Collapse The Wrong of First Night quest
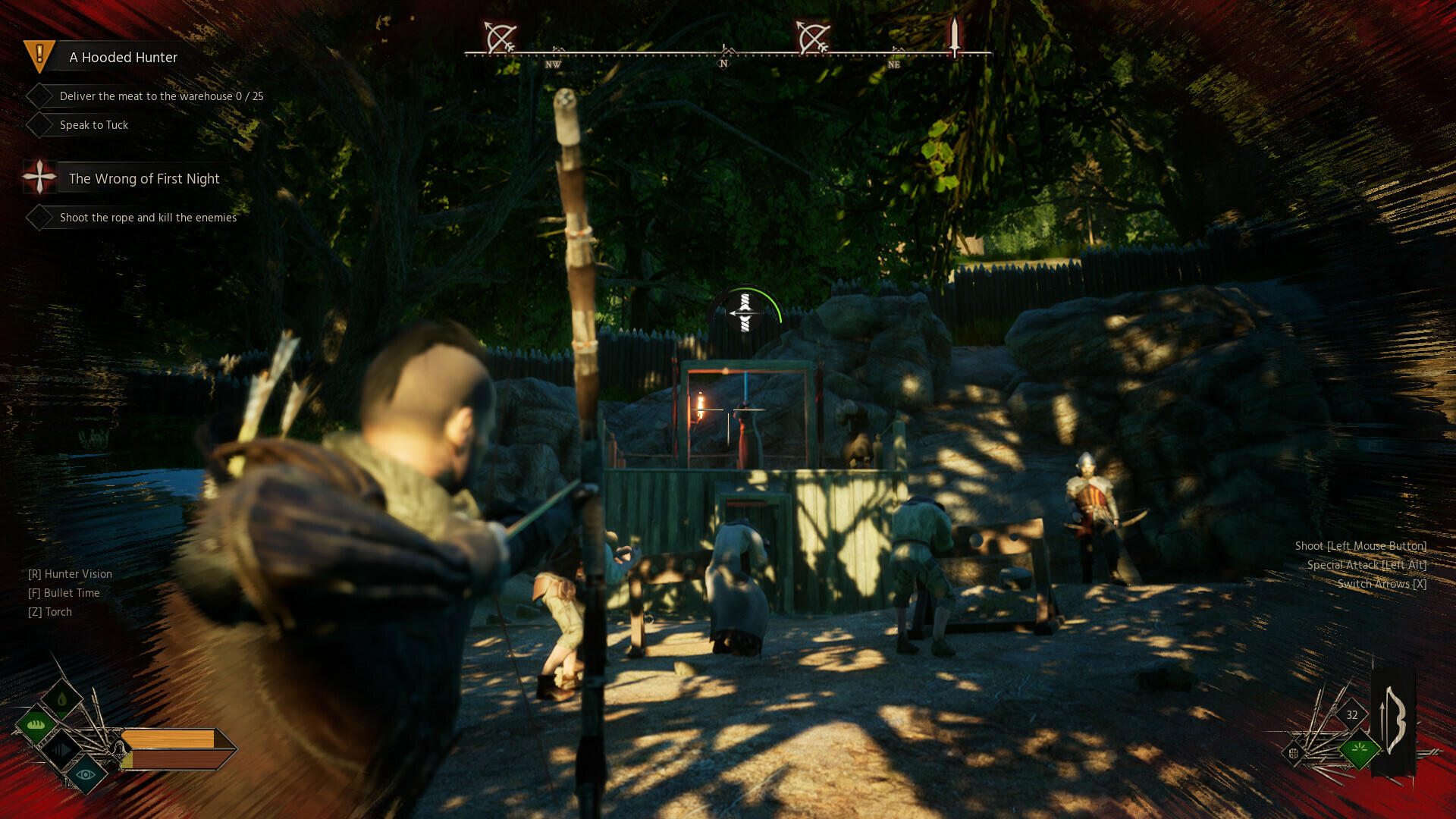The width and height of the screenshot is (1456, 819). [x=143, y=178]
